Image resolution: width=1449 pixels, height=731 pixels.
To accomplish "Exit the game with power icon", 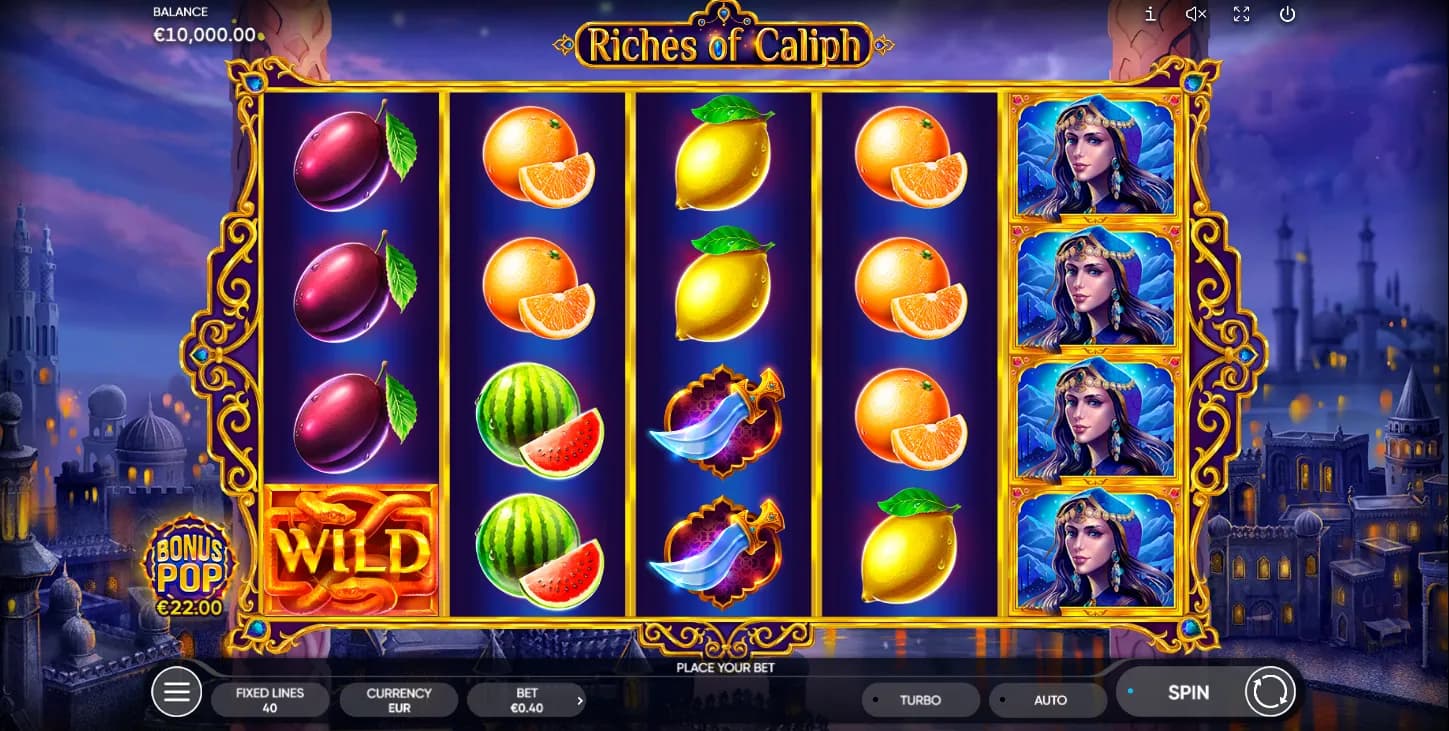I will pos(1287,14).
